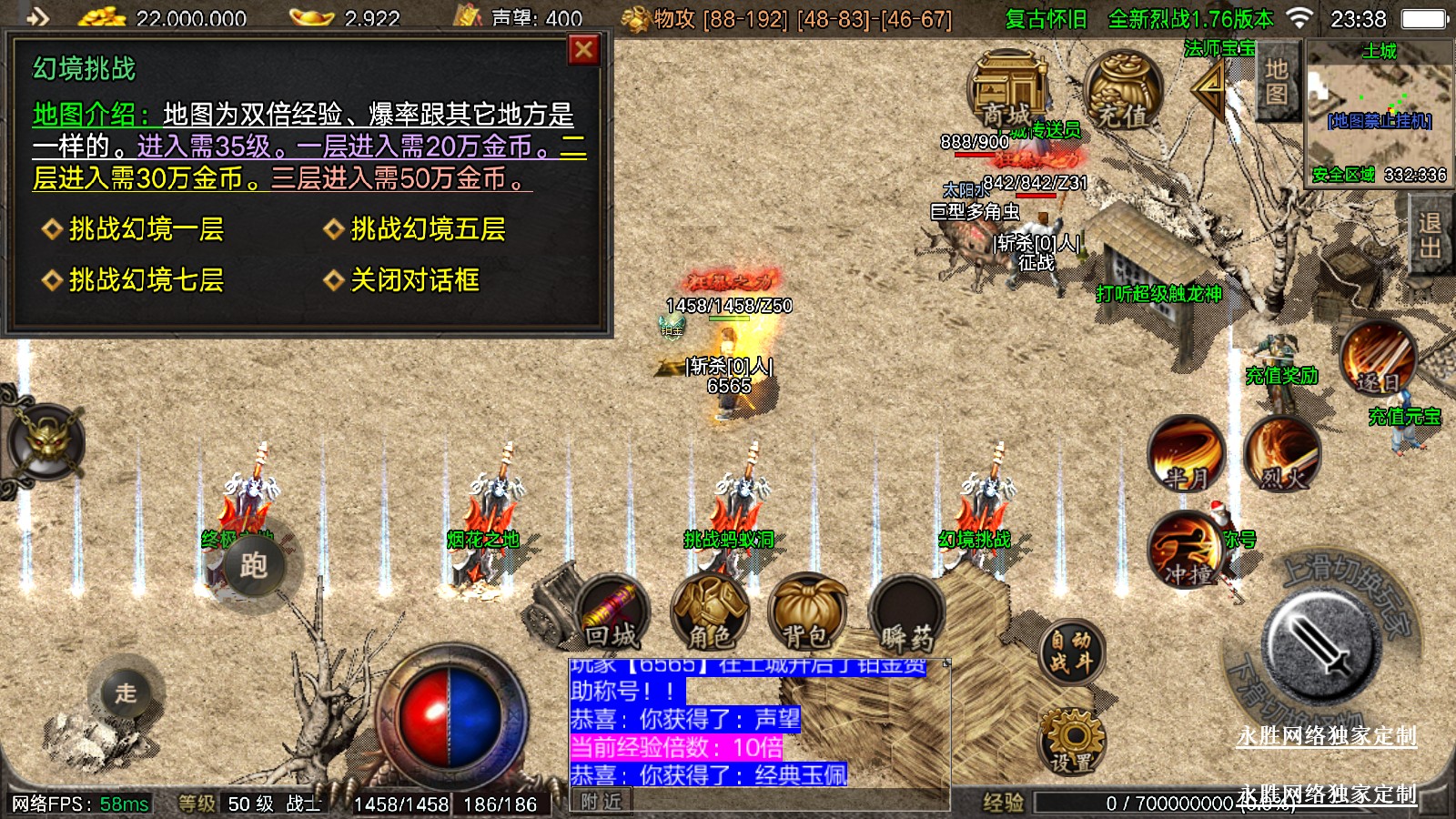Tap the 退出 exit button
Viewport: 1456px width, 819px height.
(1430, 235)
